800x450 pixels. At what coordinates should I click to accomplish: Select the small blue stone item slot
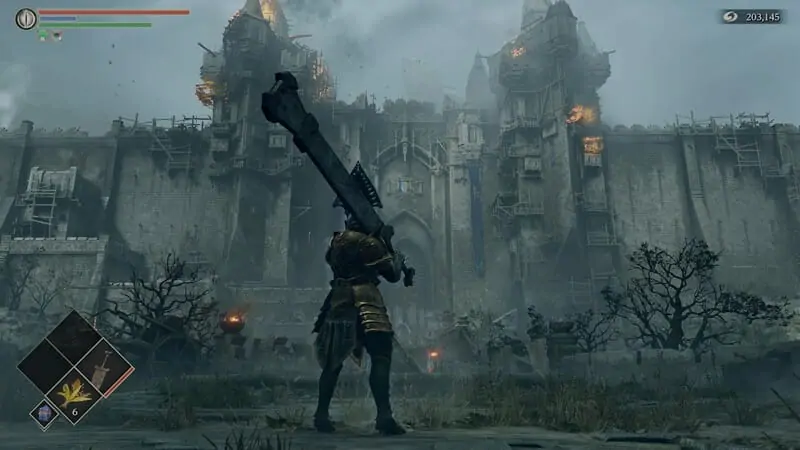click(43, 411)
